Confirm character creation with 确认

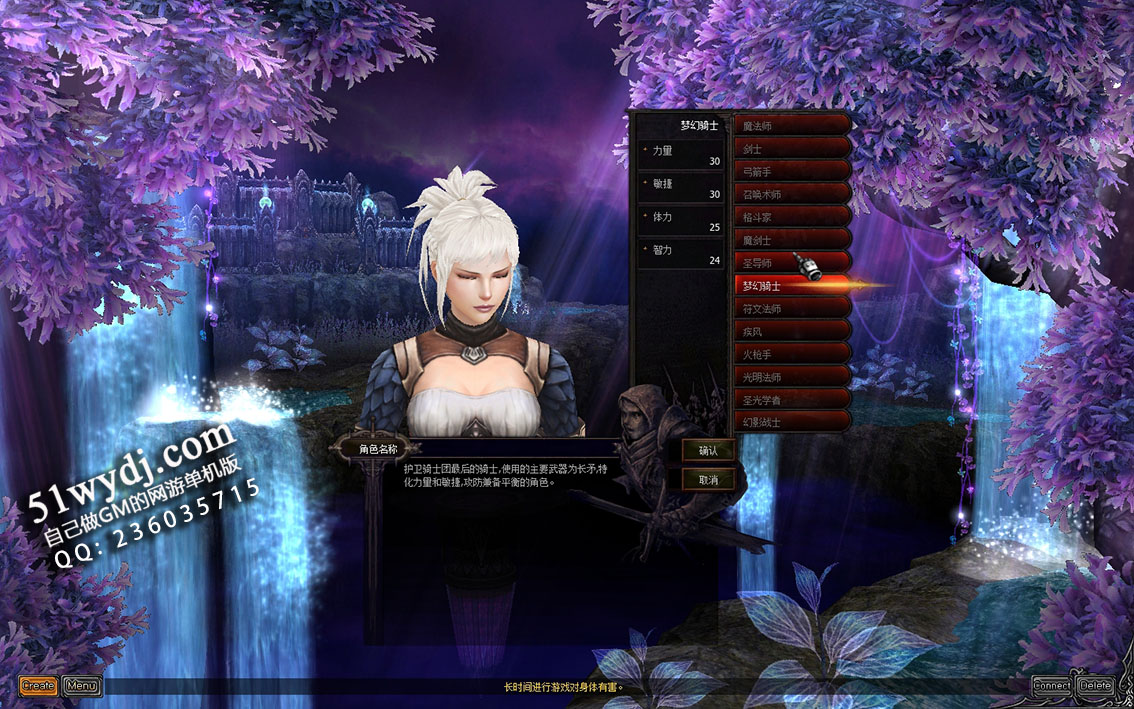pyautogui.click(x=708, y=451)
